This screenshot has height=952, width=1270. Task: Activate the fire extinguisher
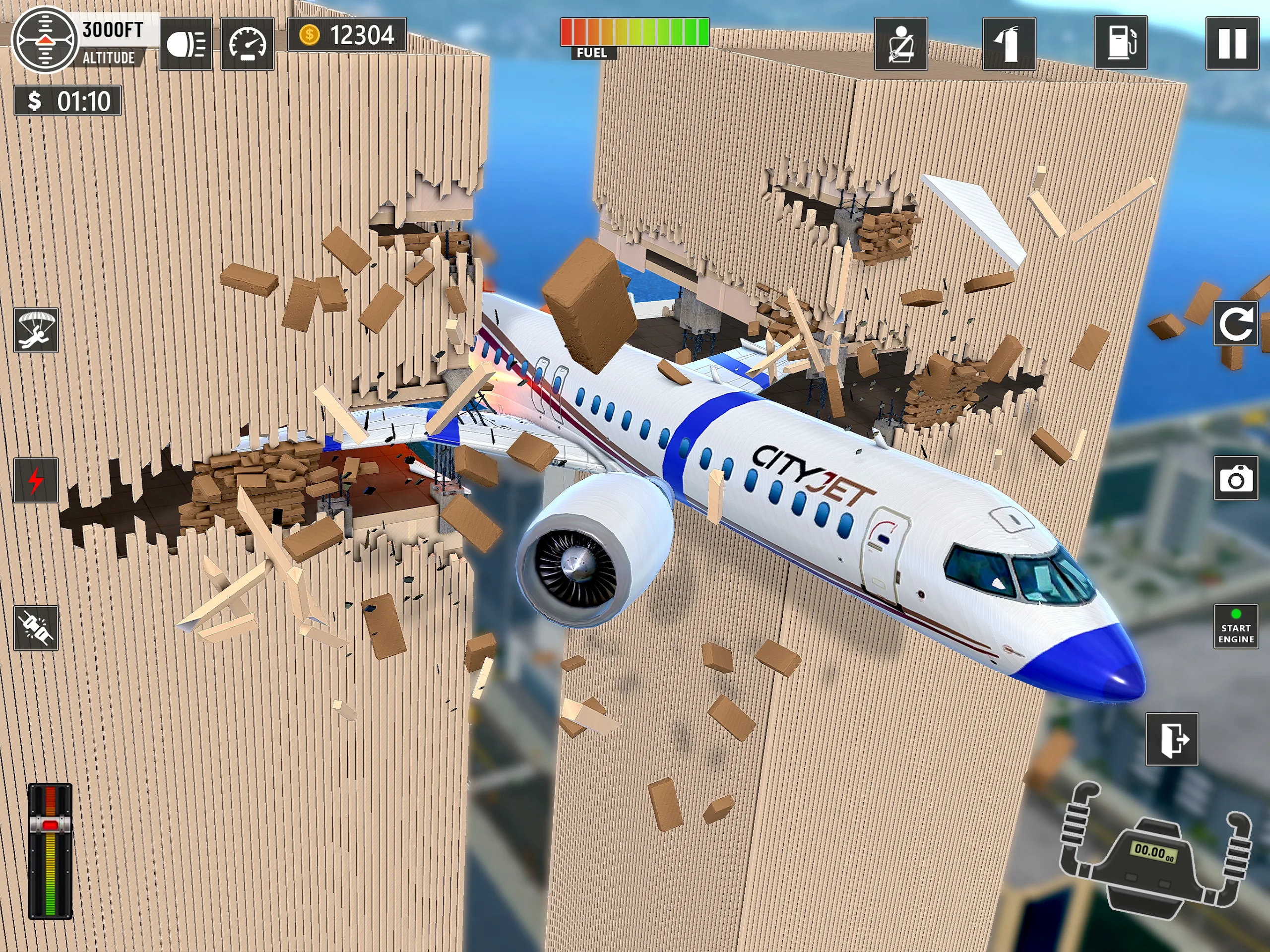pyautogui.click(x=1009, y=44)
